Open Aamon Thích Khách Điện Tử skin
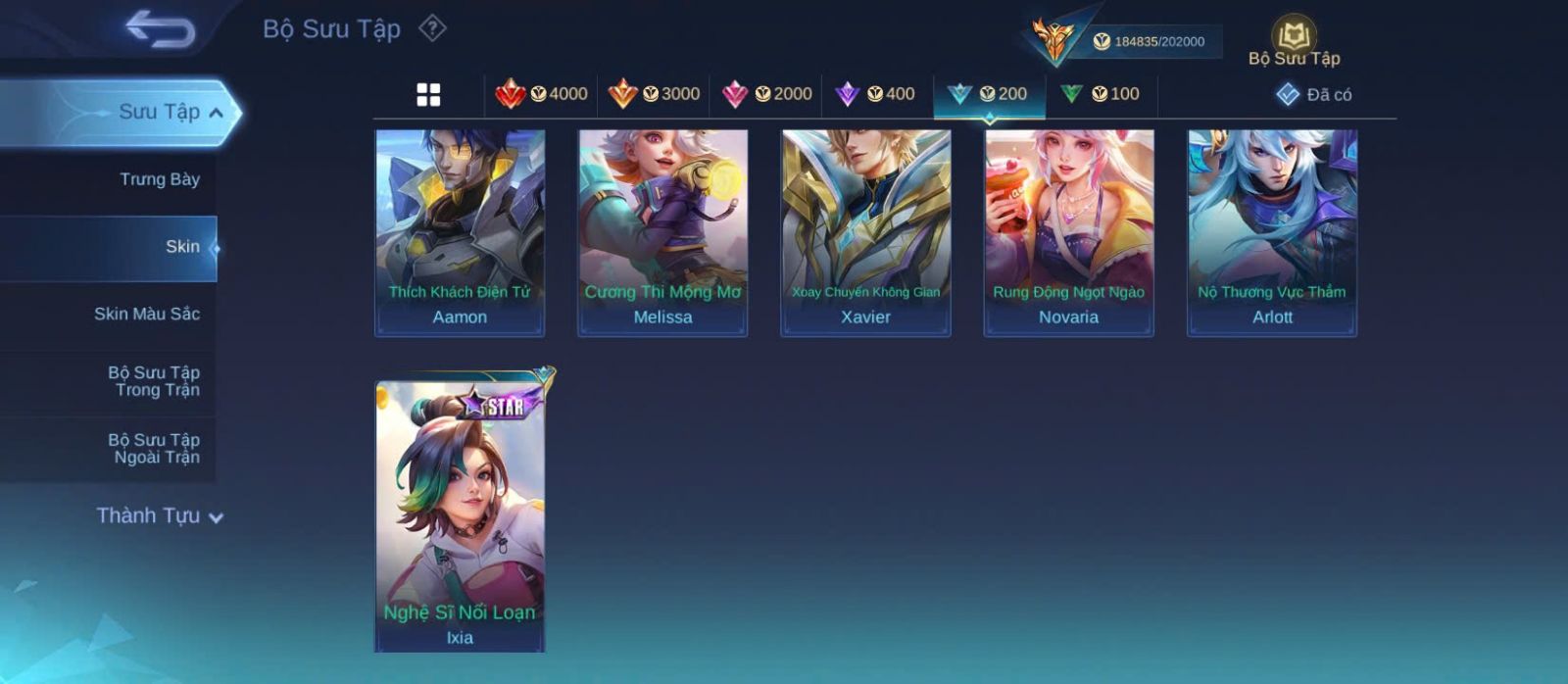Screen dimensions: 1568x684 pos(460,232)
